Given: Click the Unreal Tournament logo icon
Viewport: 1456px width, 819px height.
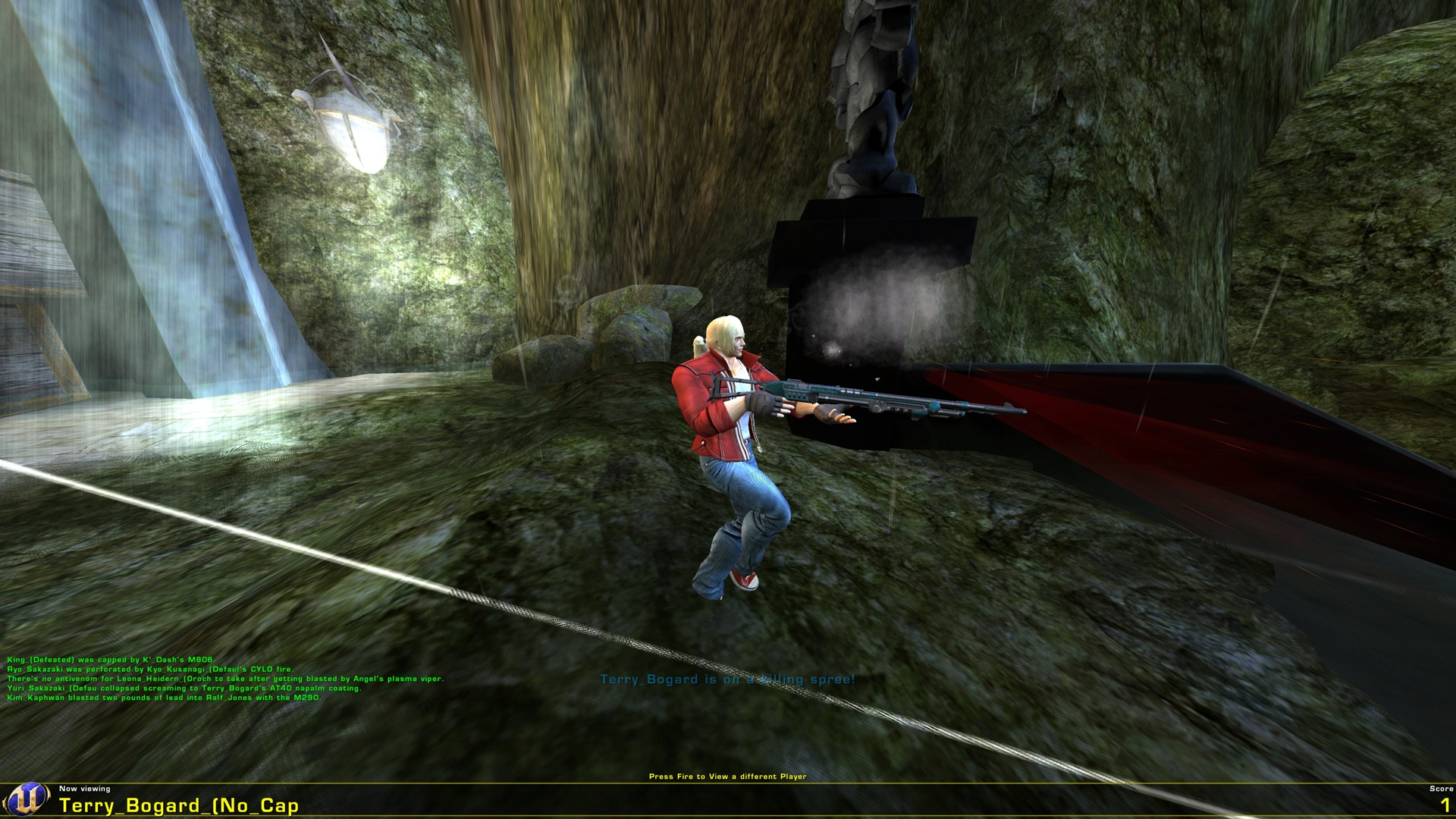Looking at the screenshot, I should pyautogui.click(x=28, y=800).
